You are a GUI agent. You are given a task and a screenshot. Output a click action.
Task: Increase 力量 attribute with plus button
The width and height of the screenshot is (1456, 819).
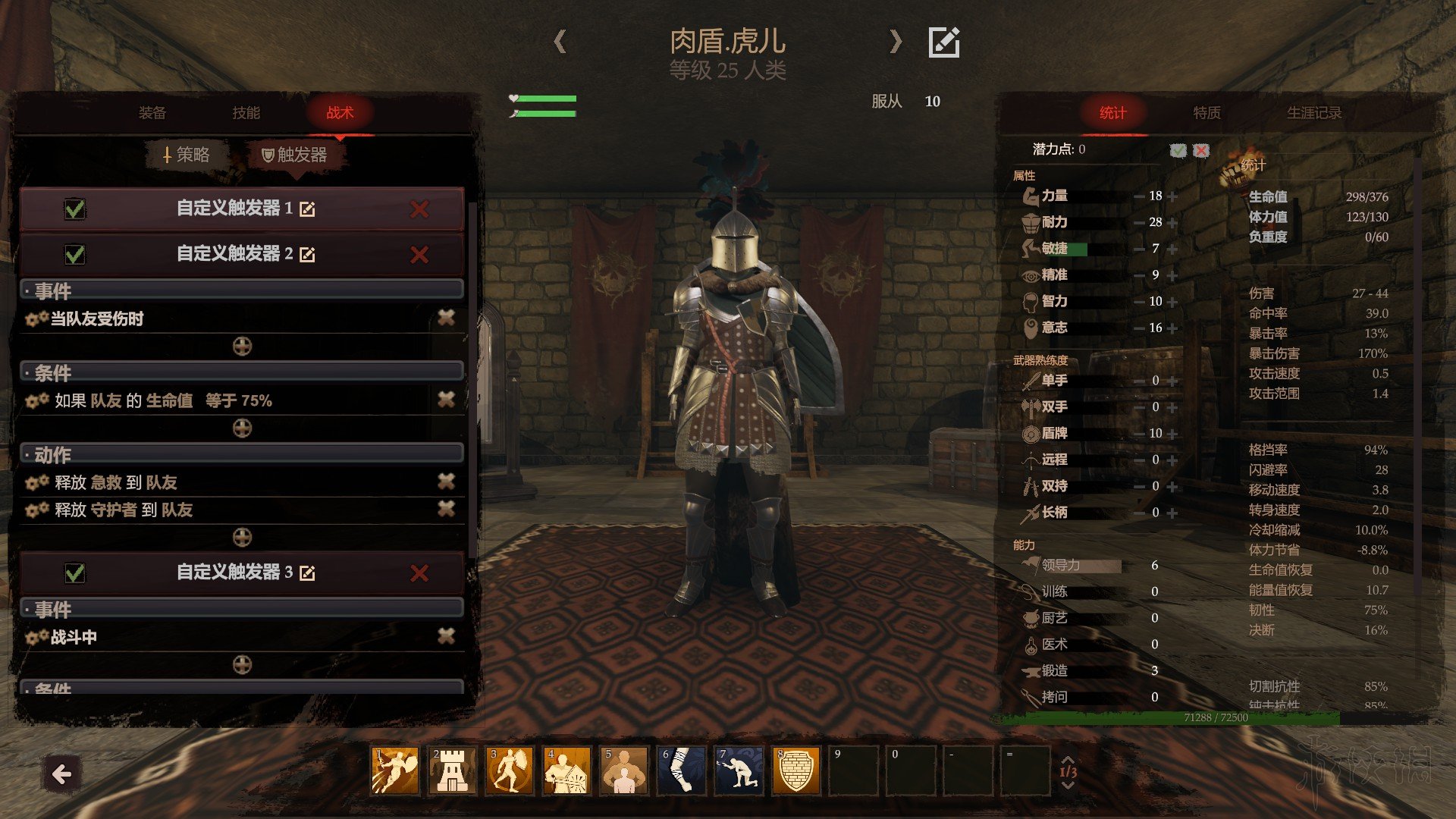[x=1172, y=196]
